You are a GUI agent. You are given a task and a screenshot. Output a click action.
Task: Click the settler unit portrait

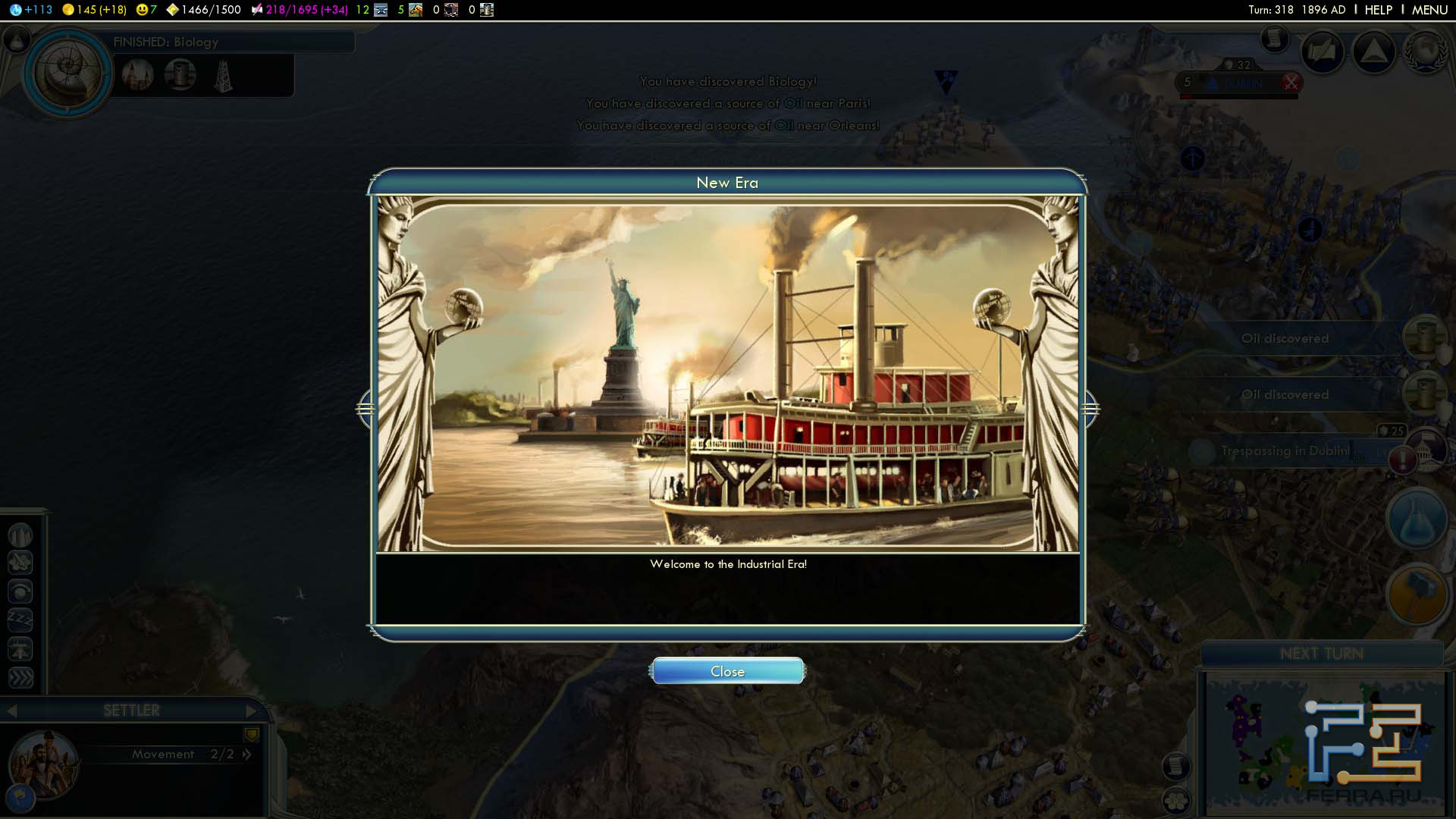(44, 764)
